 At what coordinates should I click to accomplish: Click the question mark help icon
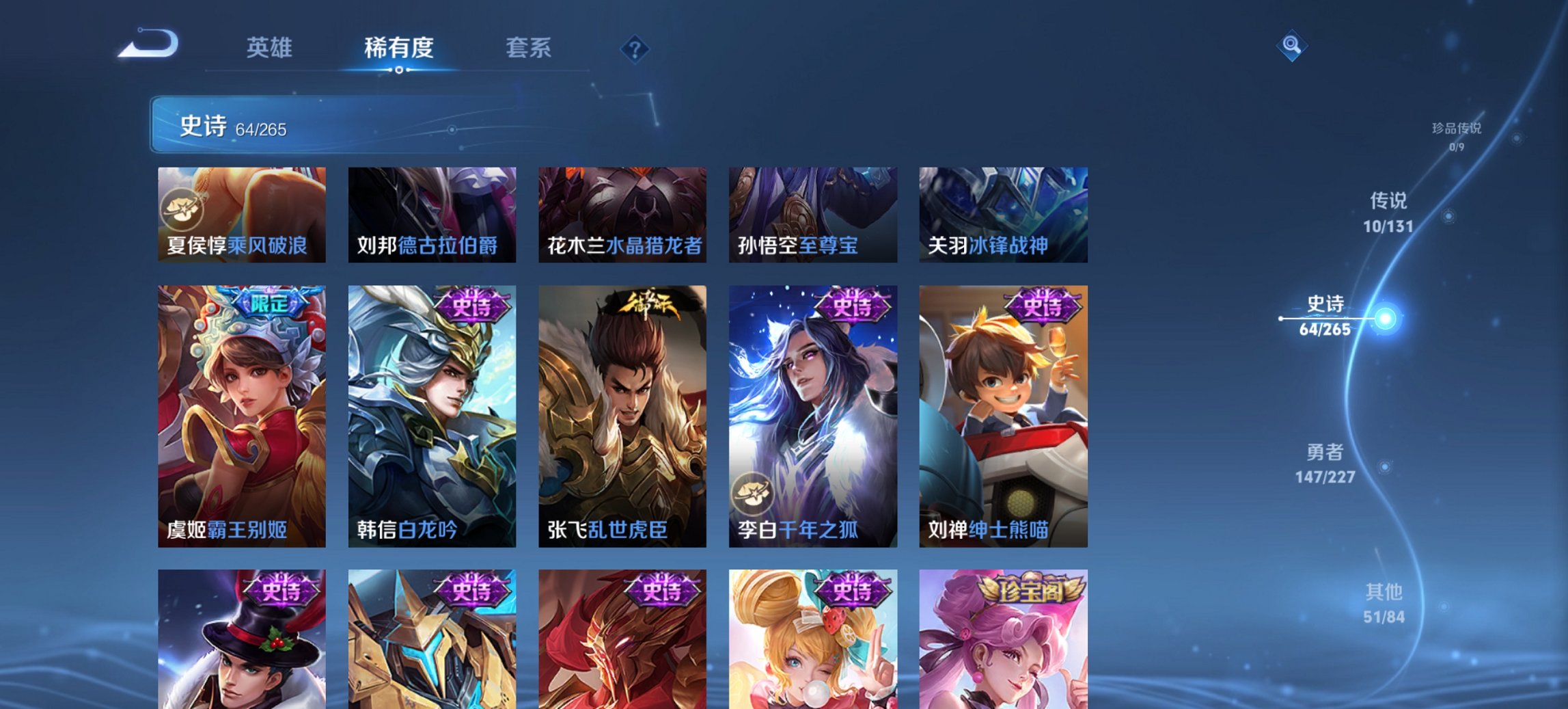[634, 48]
